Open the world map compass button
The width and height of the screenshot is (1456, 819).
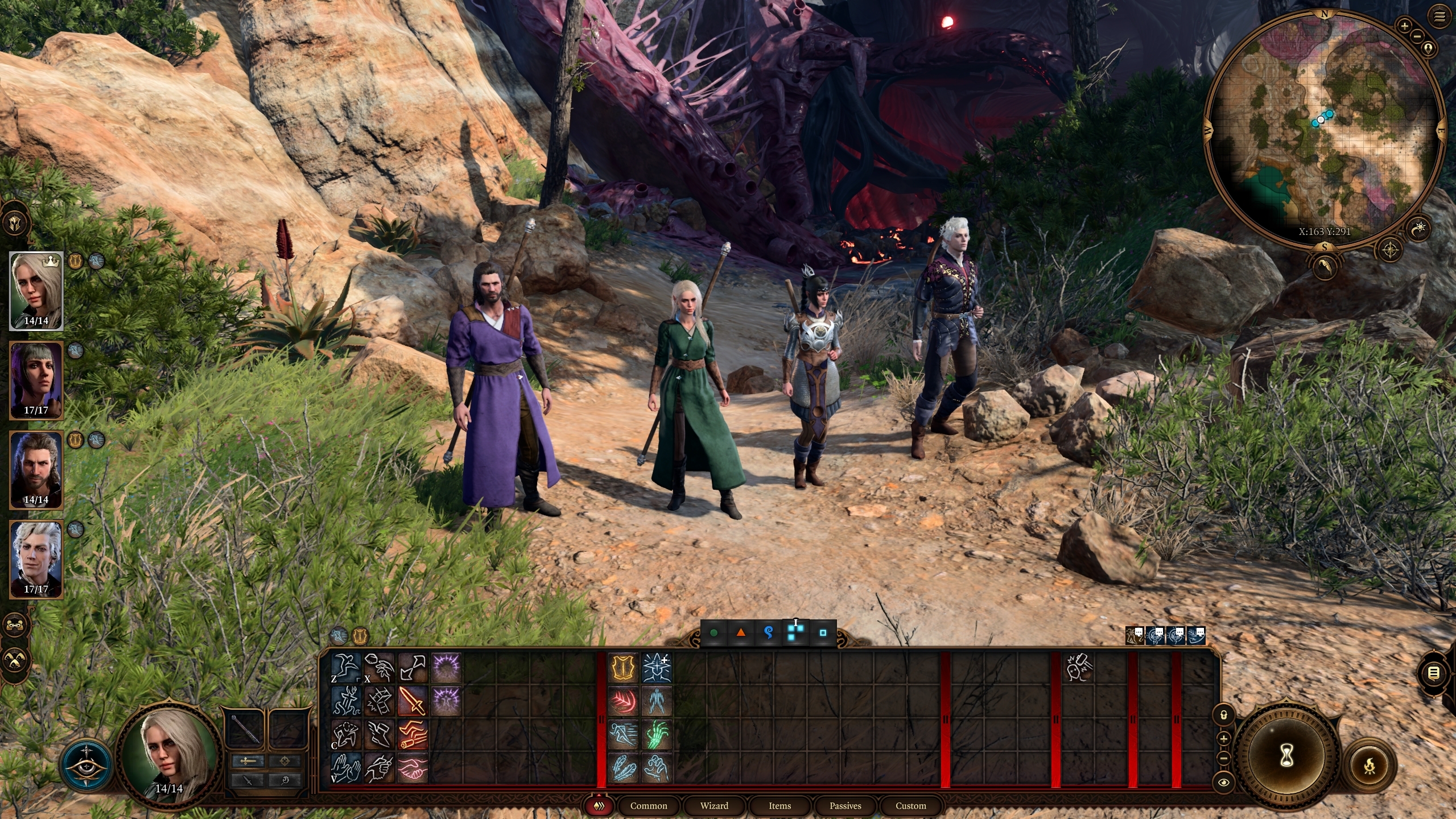1390,249
